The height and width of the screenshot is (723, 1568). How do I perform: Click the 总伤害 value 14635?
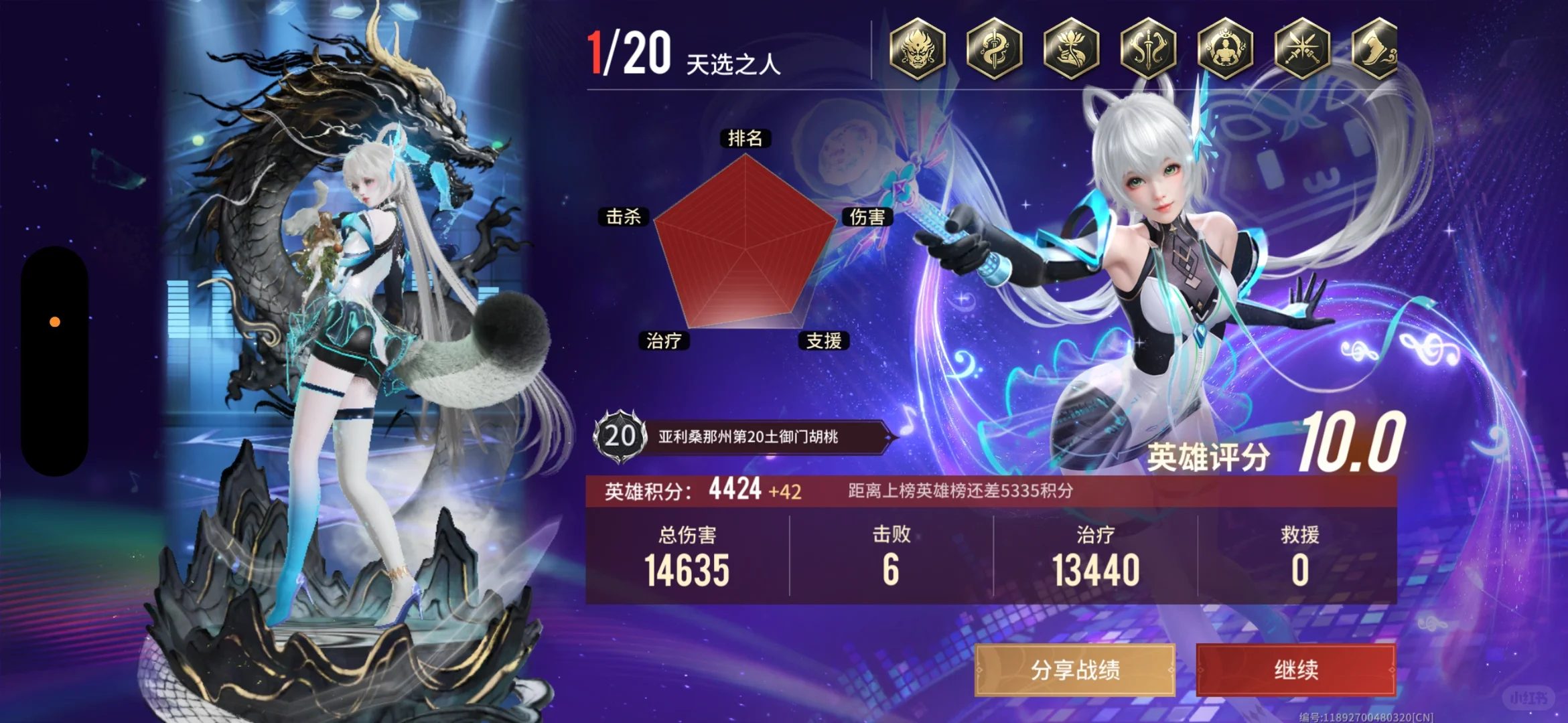[691, 570]
